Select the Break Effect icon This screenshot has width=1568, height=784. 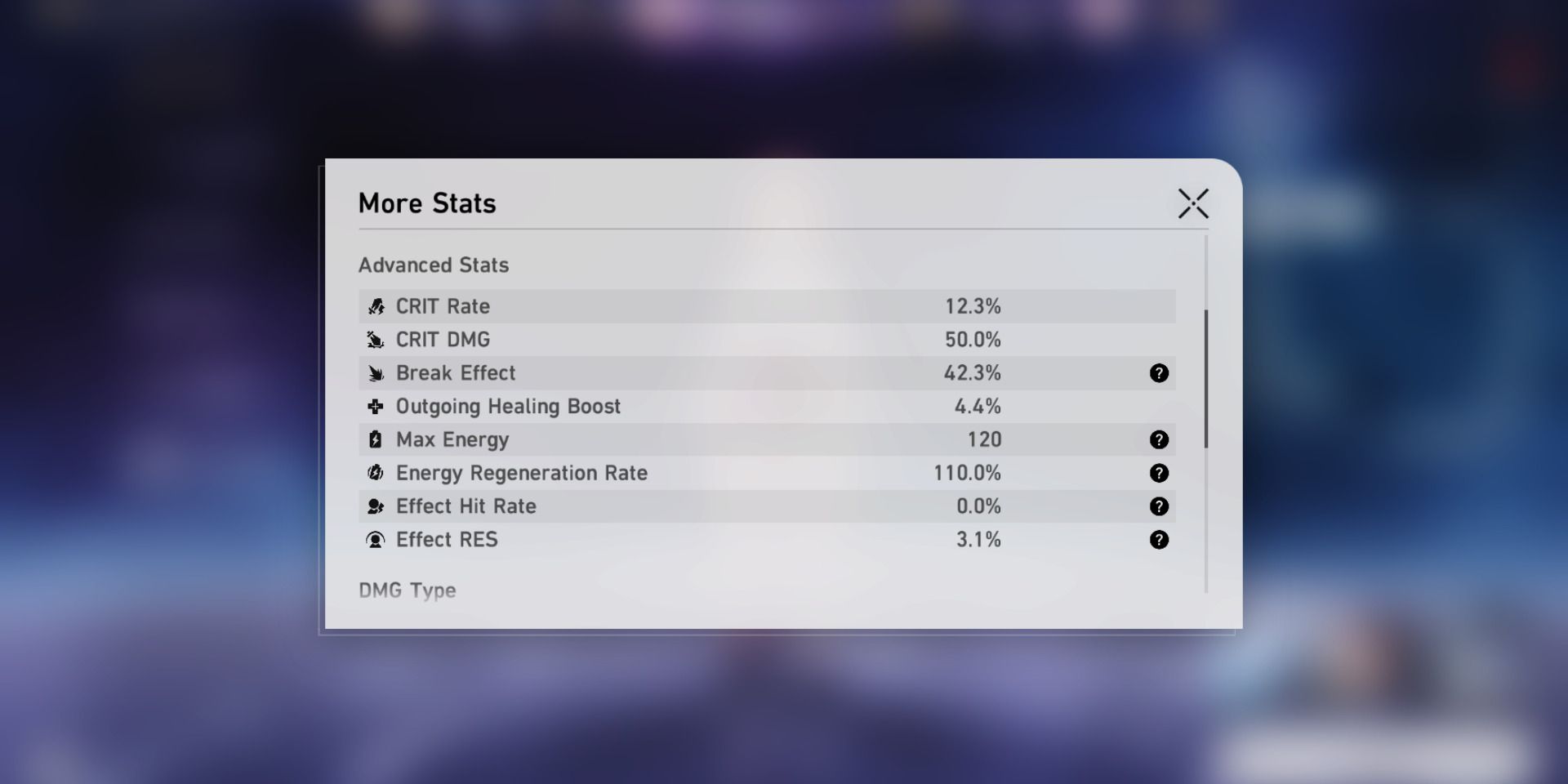[375, 373]
